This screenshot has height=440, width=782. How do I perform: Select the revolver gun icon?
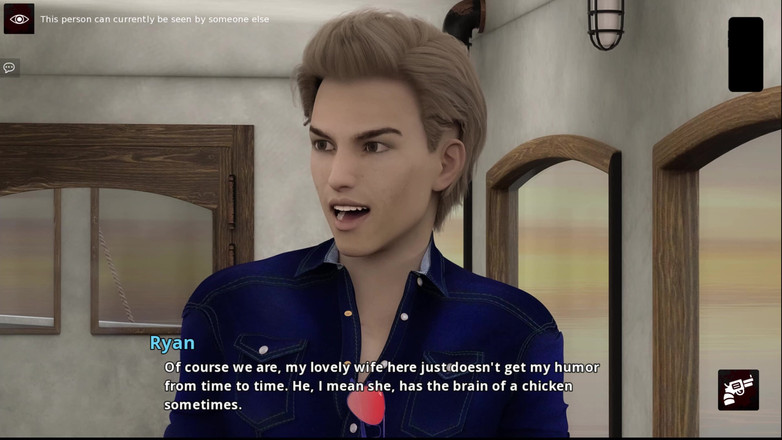pos(738,390)
